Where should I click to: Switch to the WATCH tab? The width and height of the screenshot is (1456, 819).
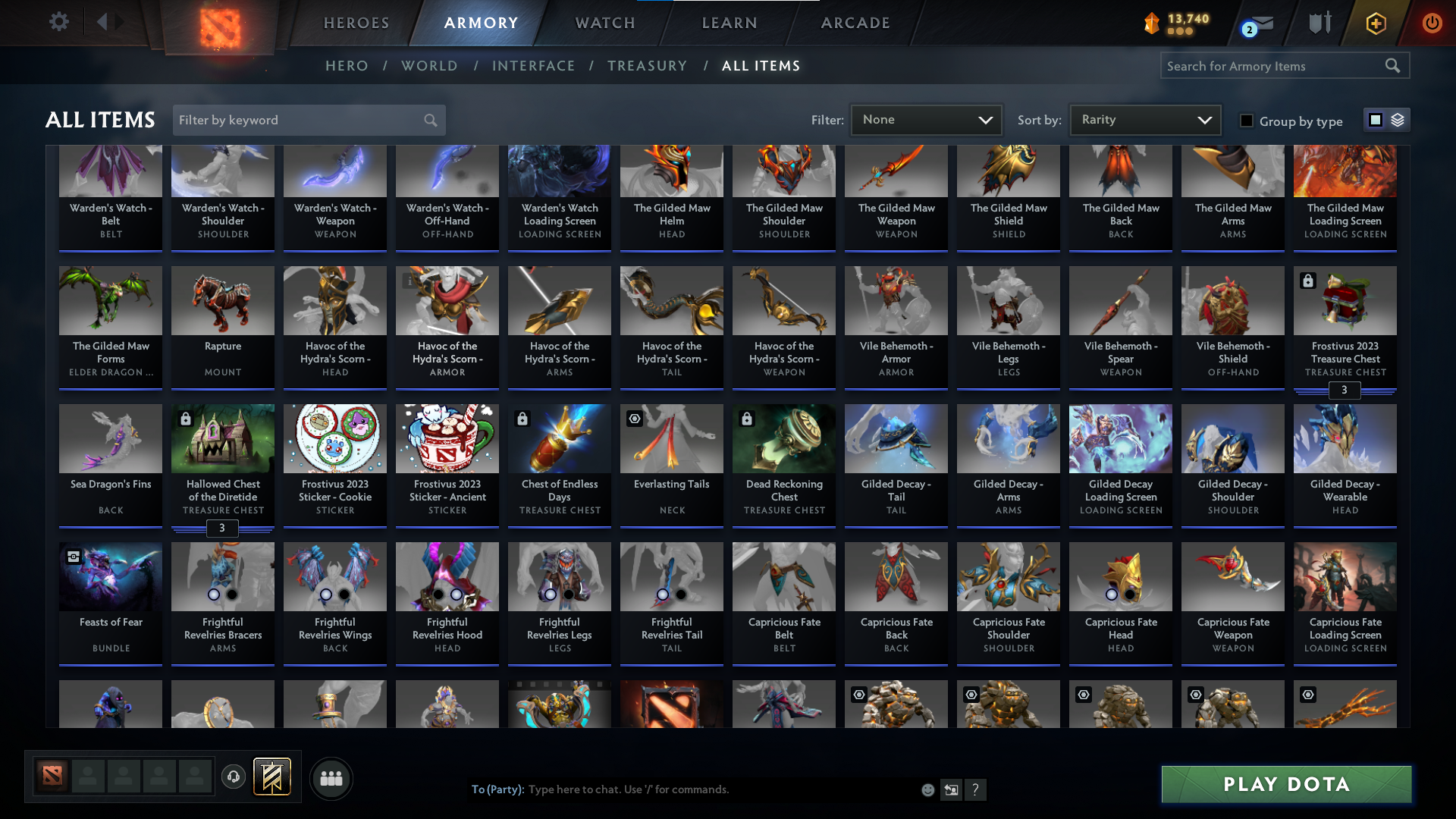(x=604, y=23)
